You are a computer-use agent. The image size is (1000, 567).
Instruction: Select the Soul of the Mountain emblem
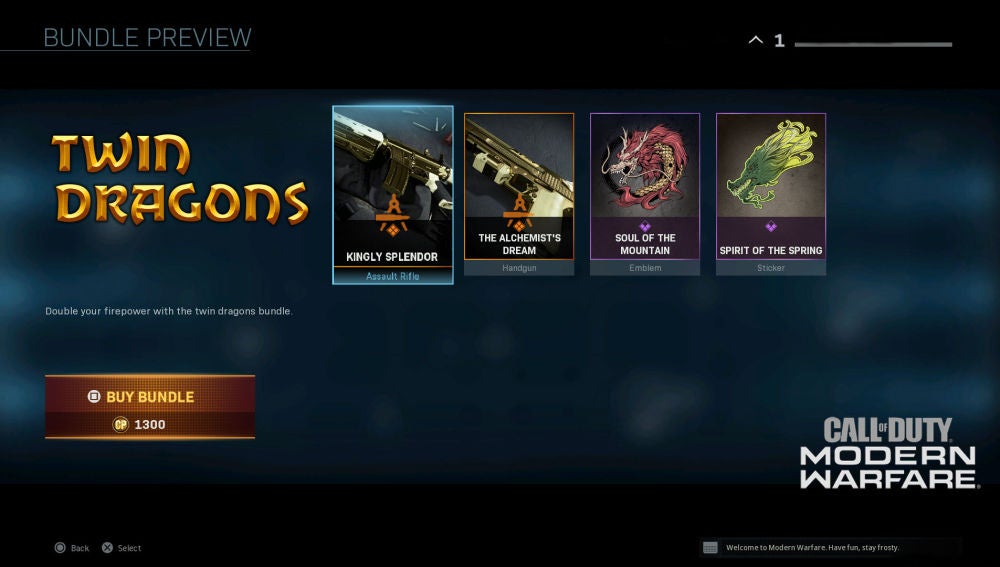coord(645,193)
